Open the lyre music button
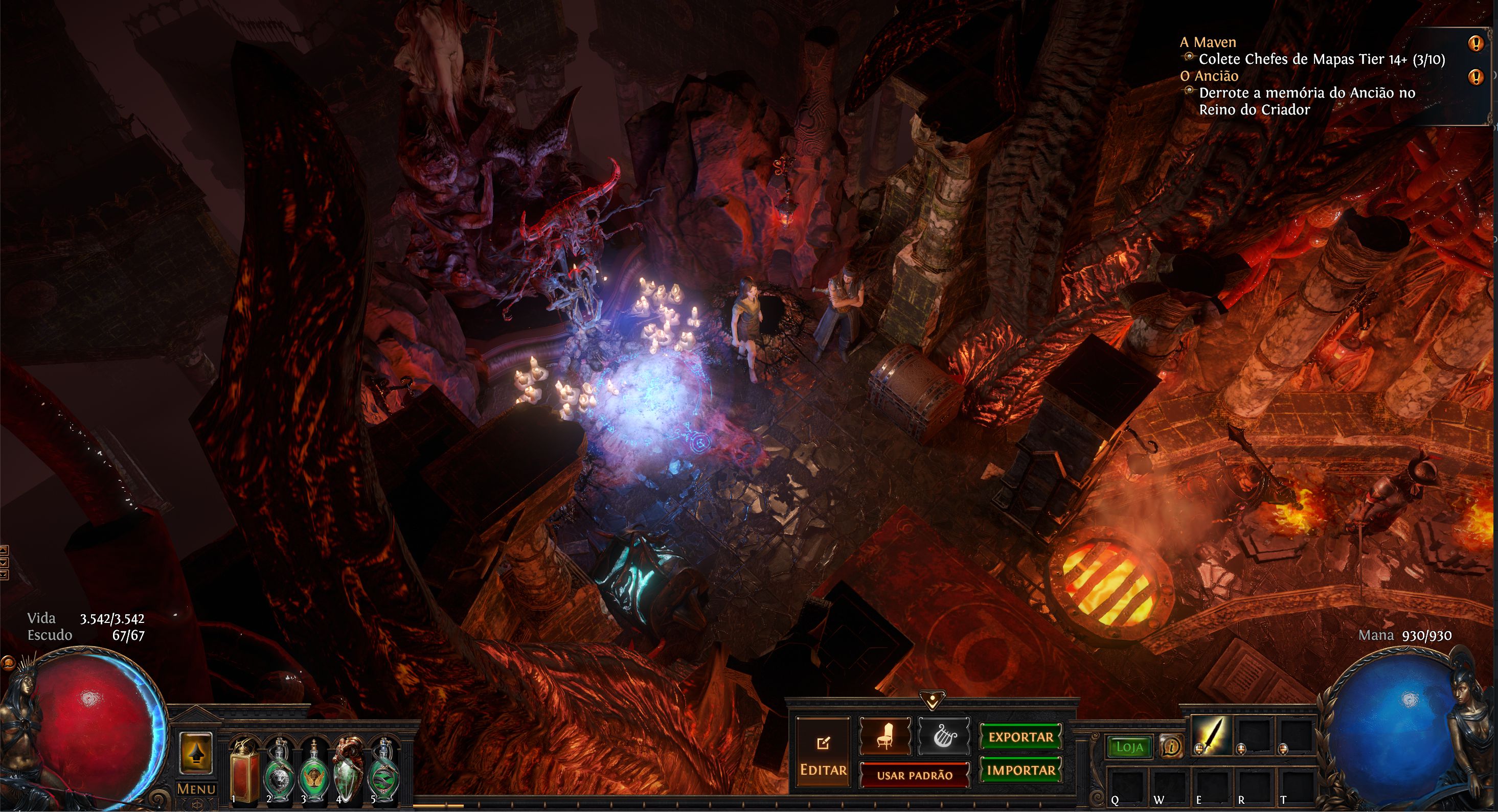 coord(944,736)
